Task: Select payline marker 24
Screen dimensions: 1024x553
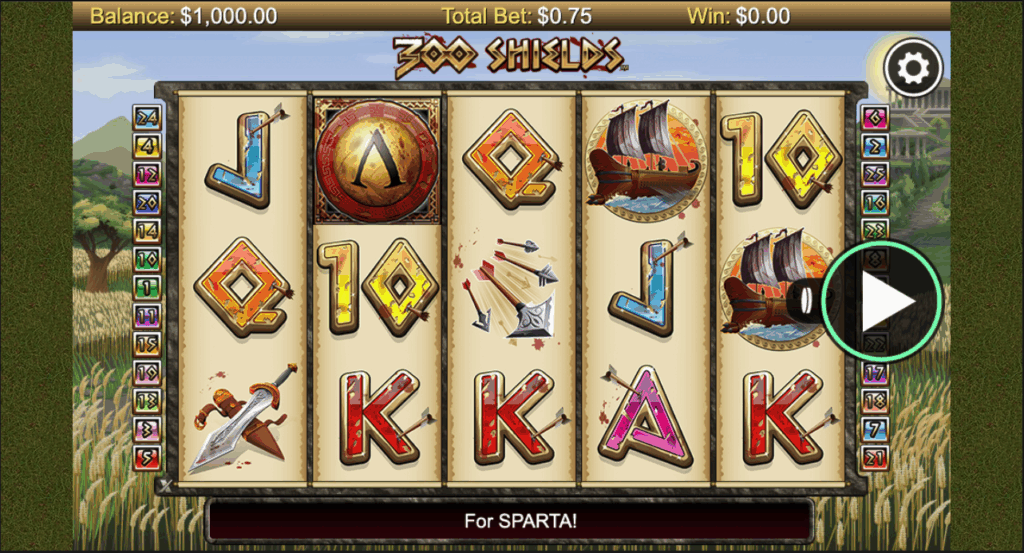Action: click(x=147, y=117)
